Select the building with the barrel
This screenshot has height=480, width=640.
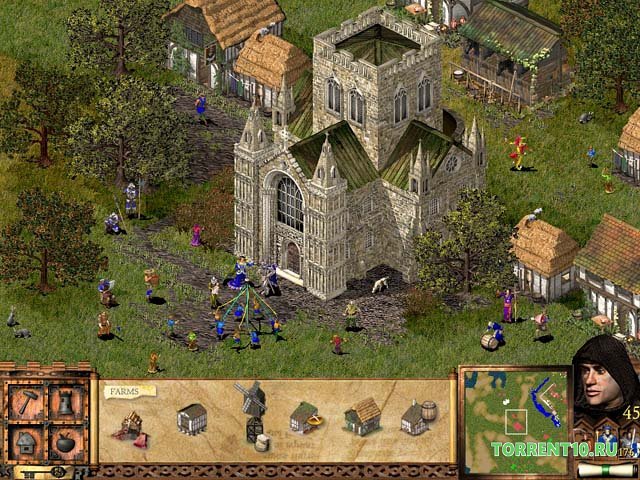[x=420, y=417]
